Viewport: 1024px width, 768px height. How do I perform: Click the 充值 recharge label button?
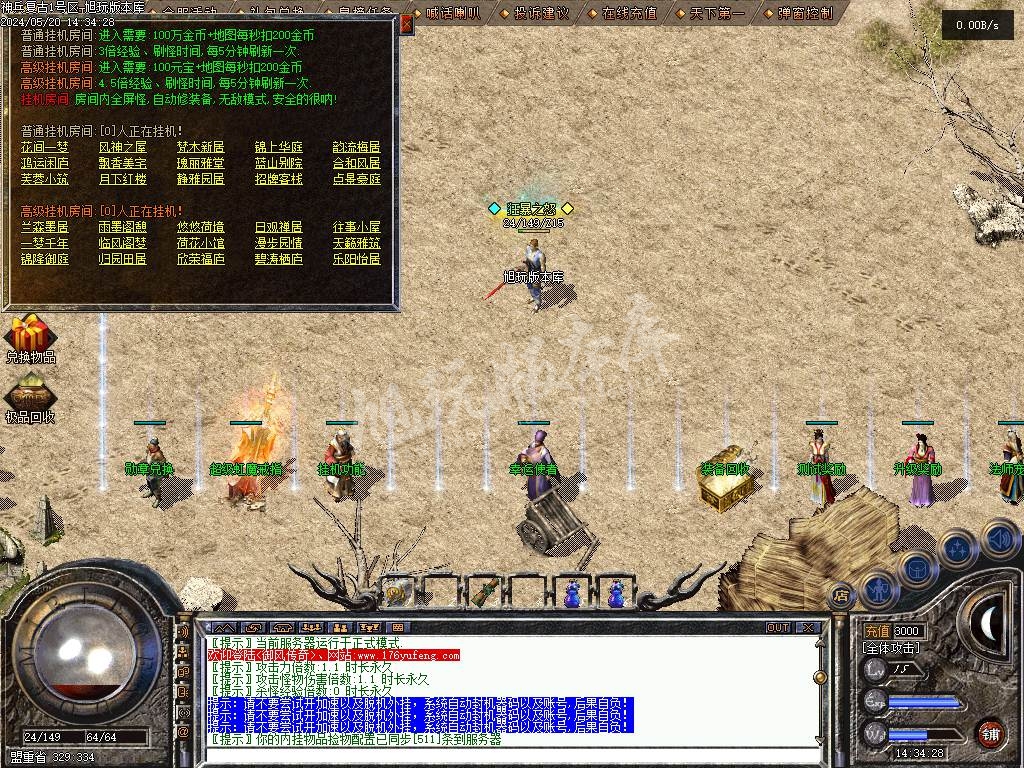(876, 631)
